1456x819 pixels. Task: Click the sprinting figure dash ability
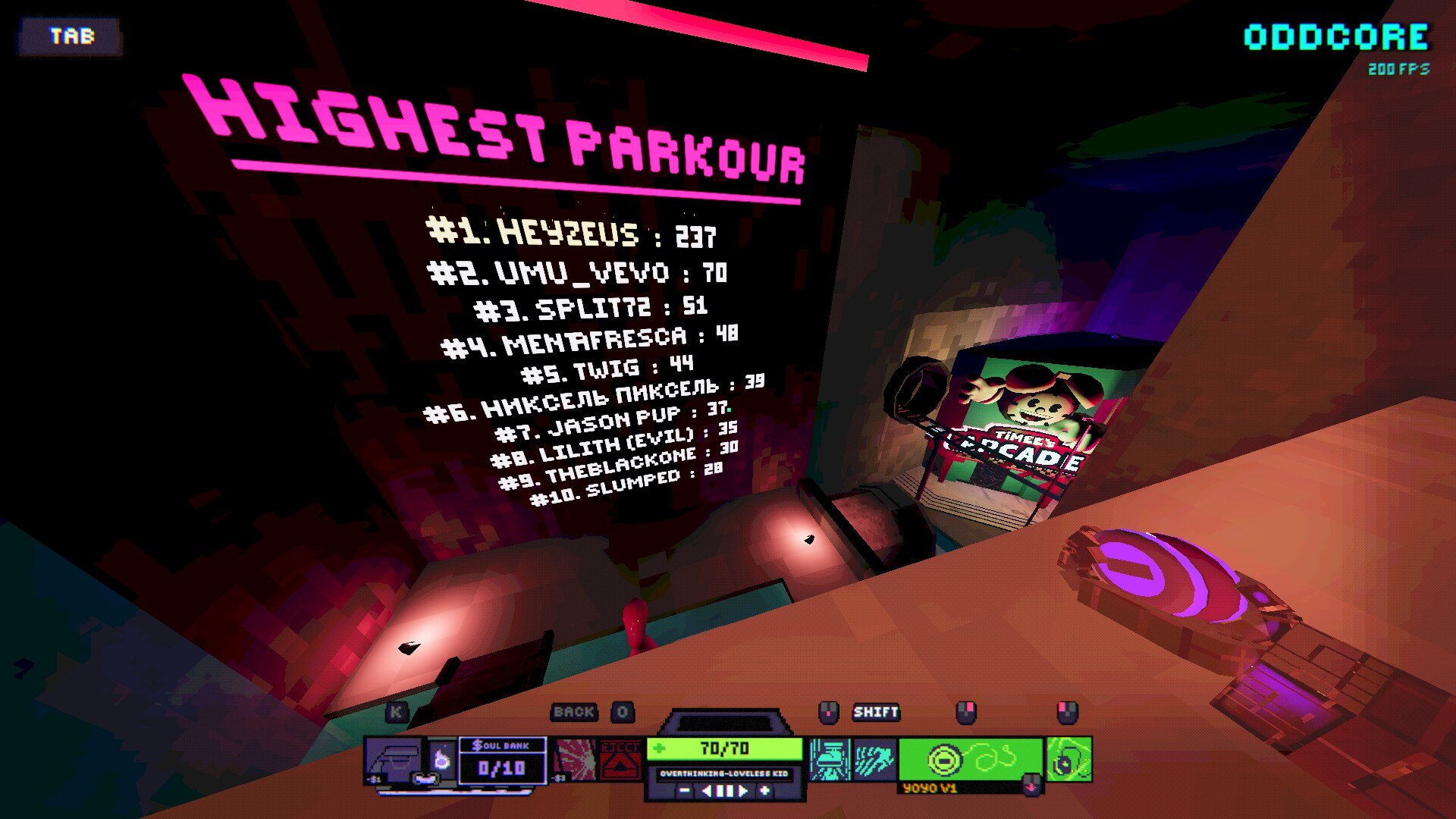point(874,760)
